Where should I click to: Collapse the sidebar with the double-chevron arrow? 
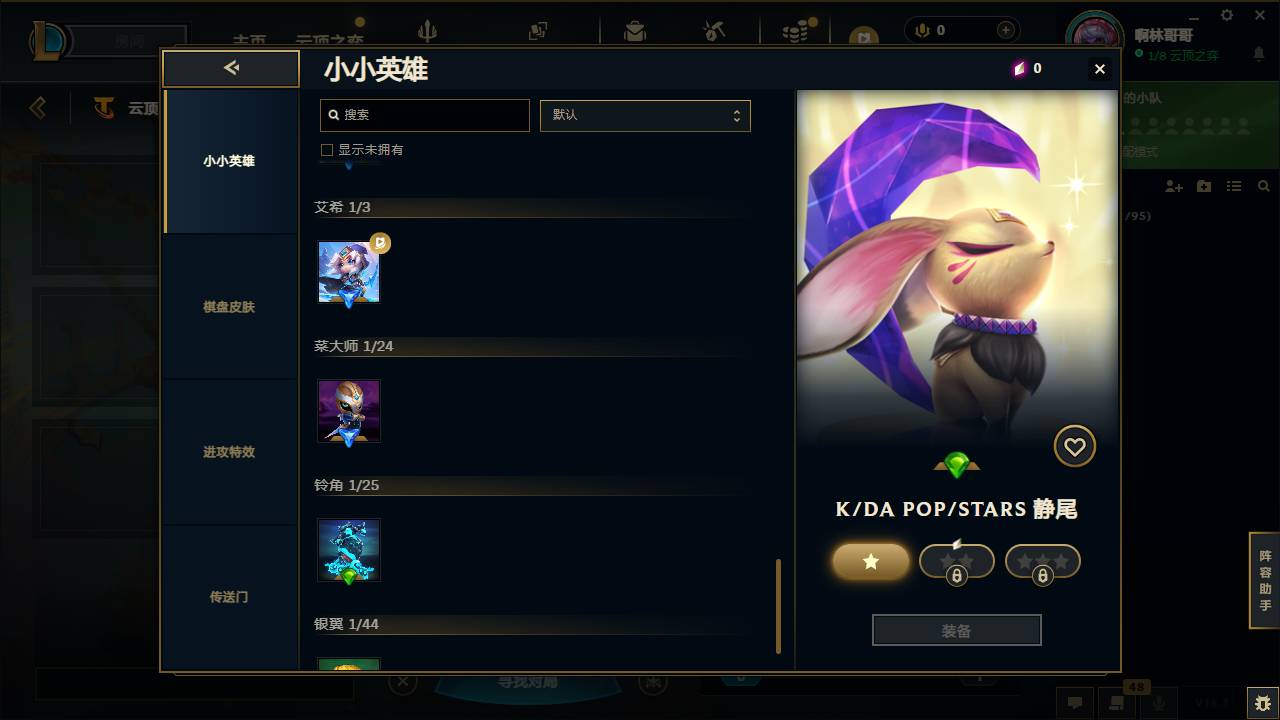point(231,68)
